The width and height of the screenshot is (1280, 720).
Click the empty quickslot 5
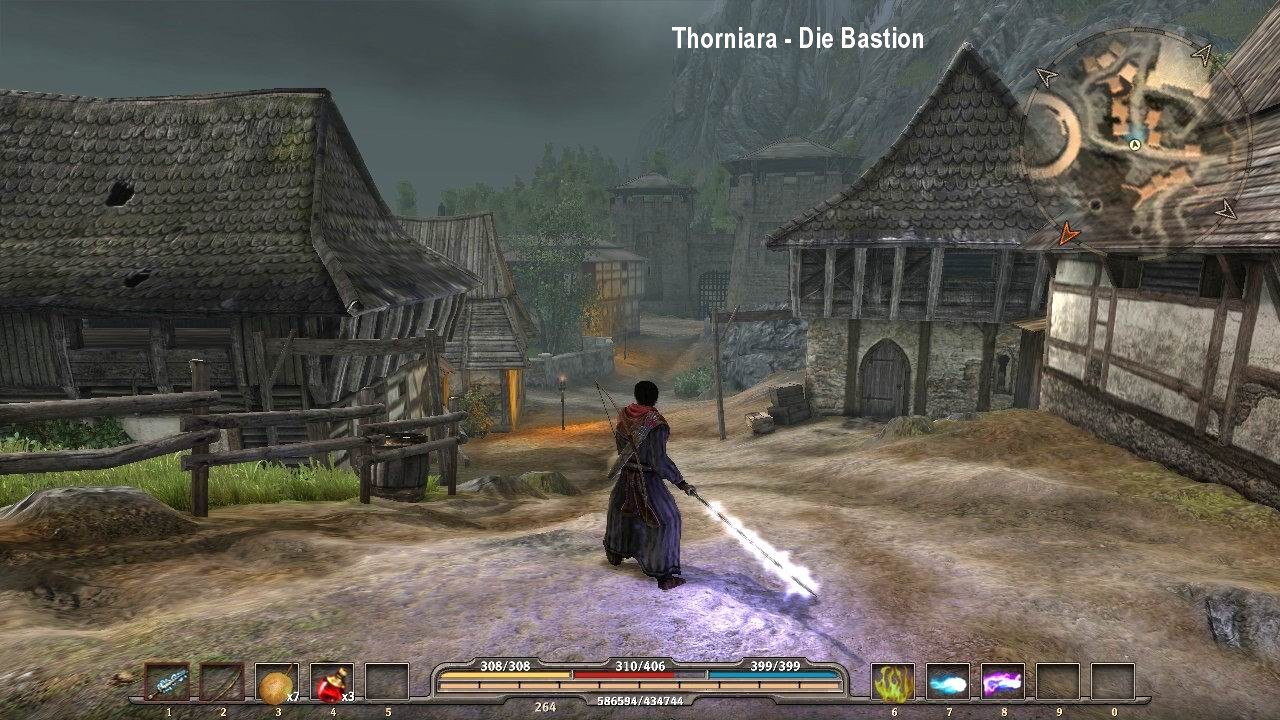386,682
